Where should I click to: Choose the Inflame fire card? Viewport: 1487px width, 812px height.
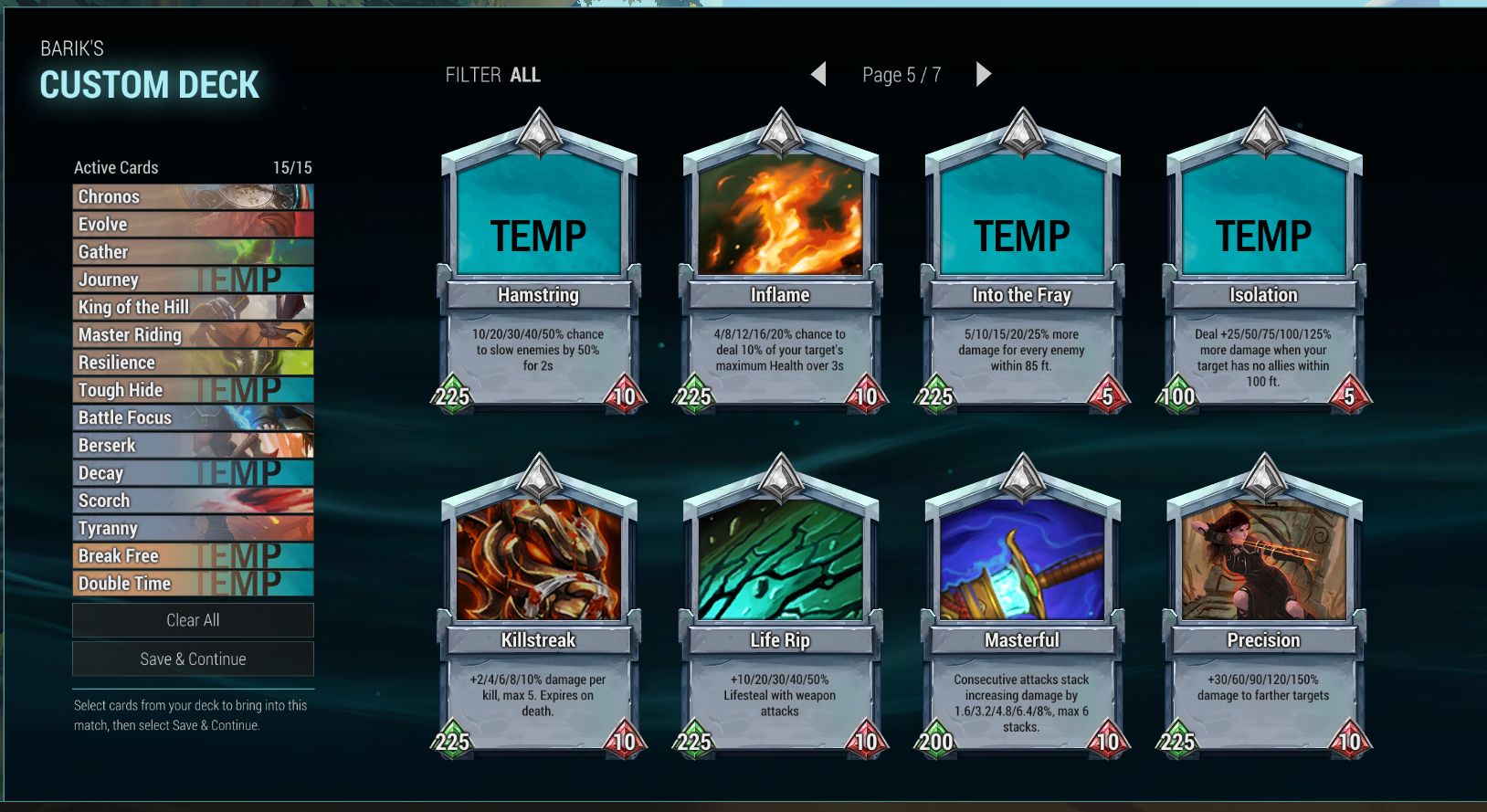click(780, 265)
